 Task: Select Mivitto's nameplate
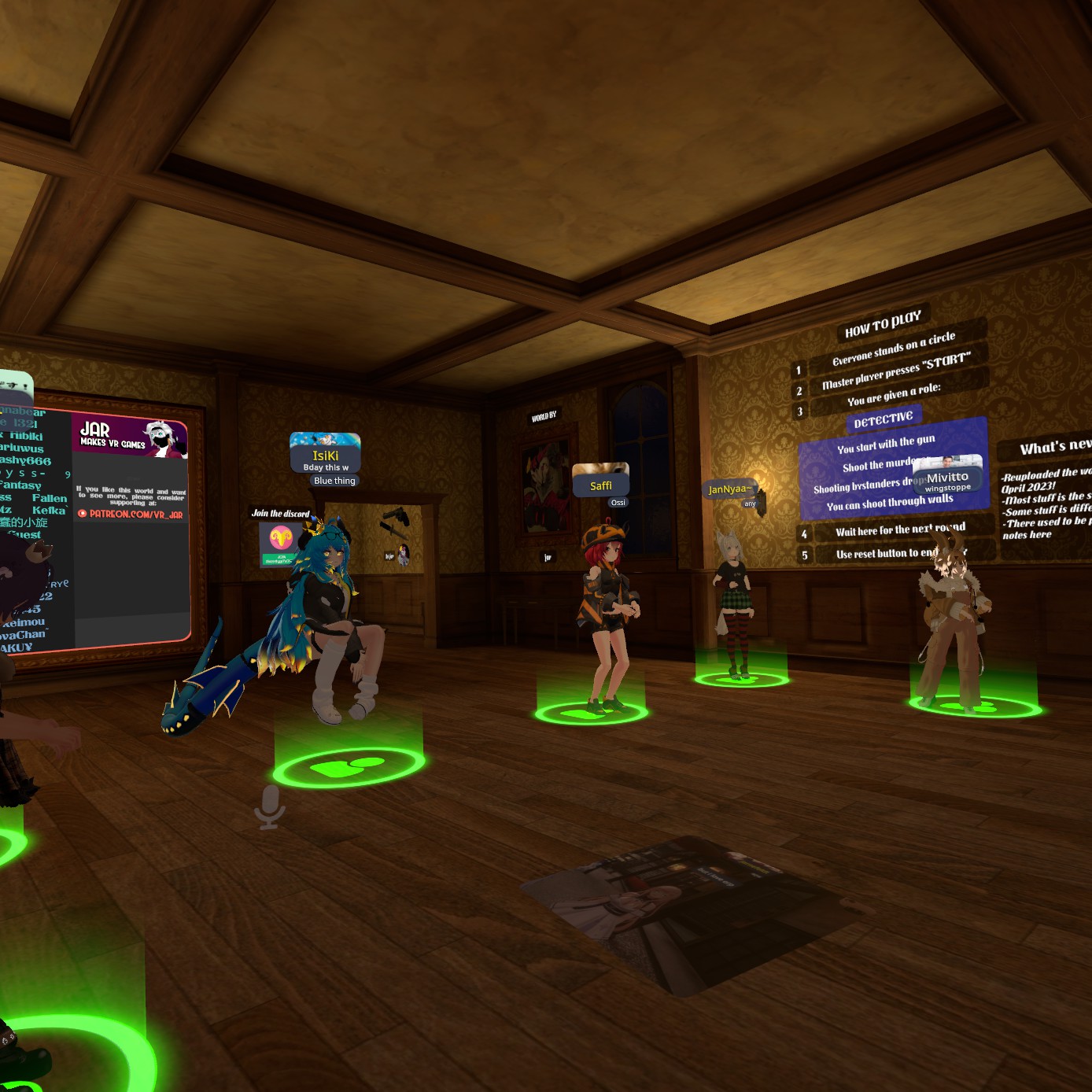pyautogui.click(x=947, y=478)
